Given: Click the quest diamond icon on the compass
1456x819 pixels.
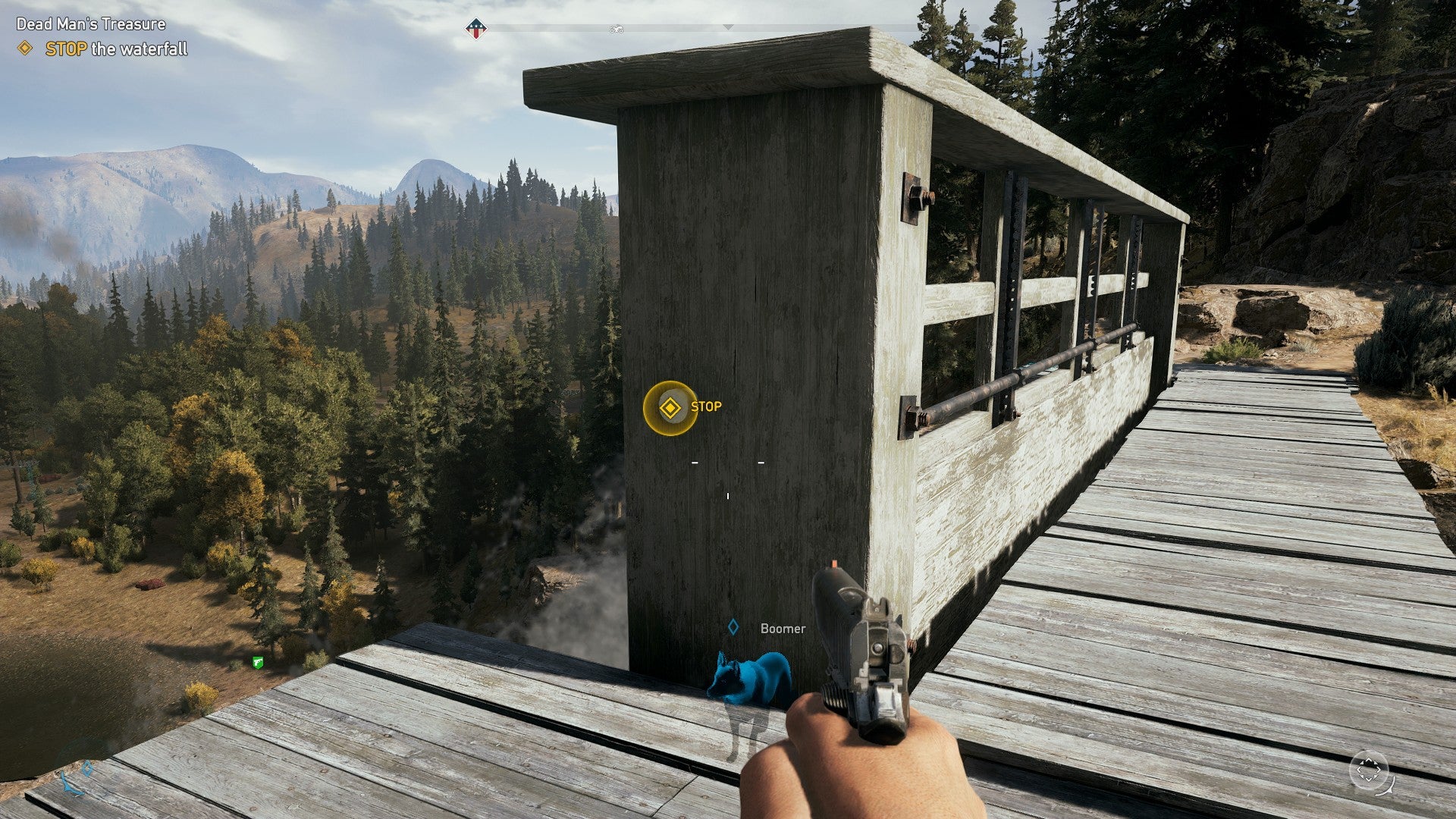Looking at the screenshot, I should coord(475,28).
